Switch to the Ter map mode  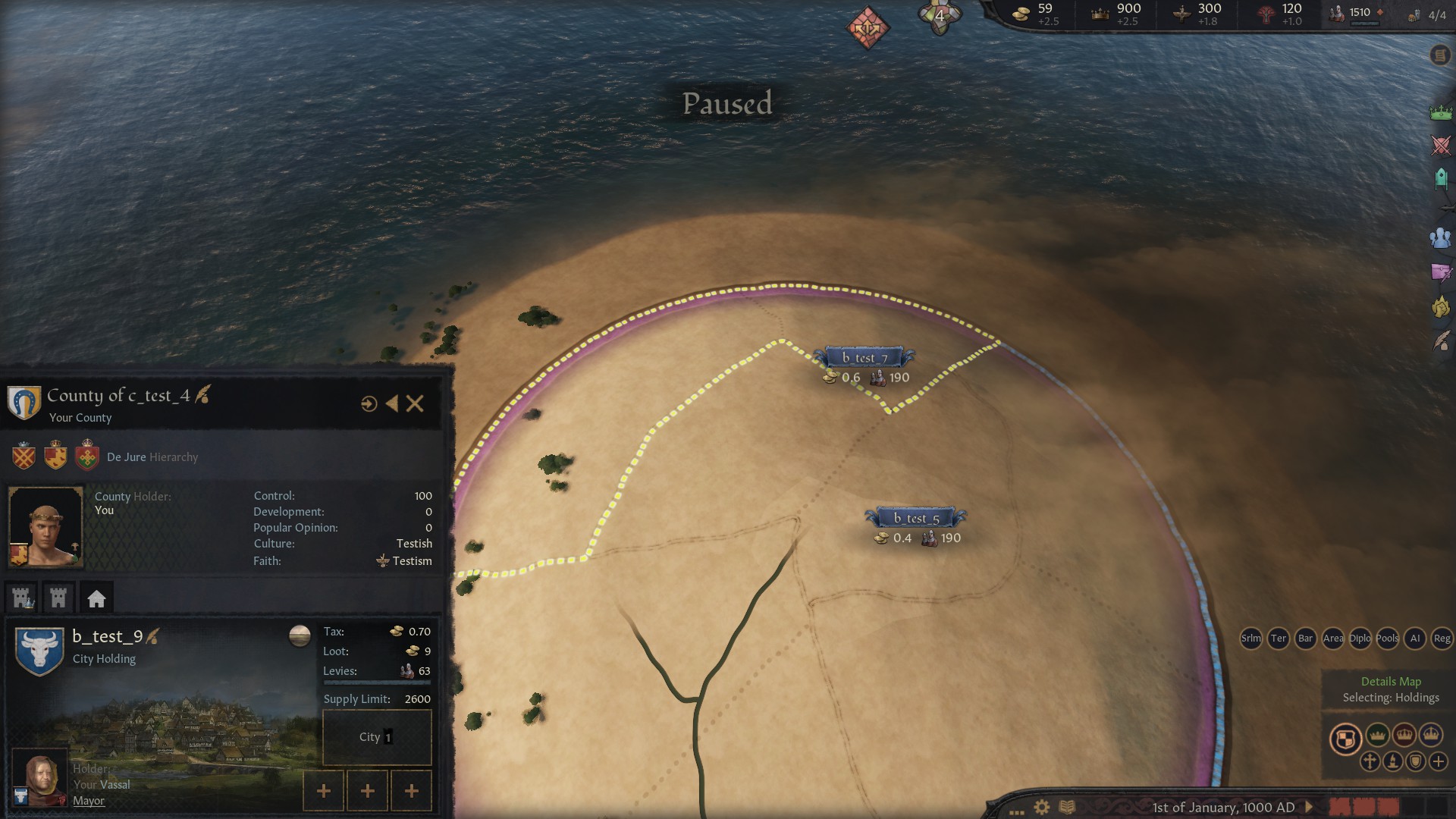(x=1279, y=639)
